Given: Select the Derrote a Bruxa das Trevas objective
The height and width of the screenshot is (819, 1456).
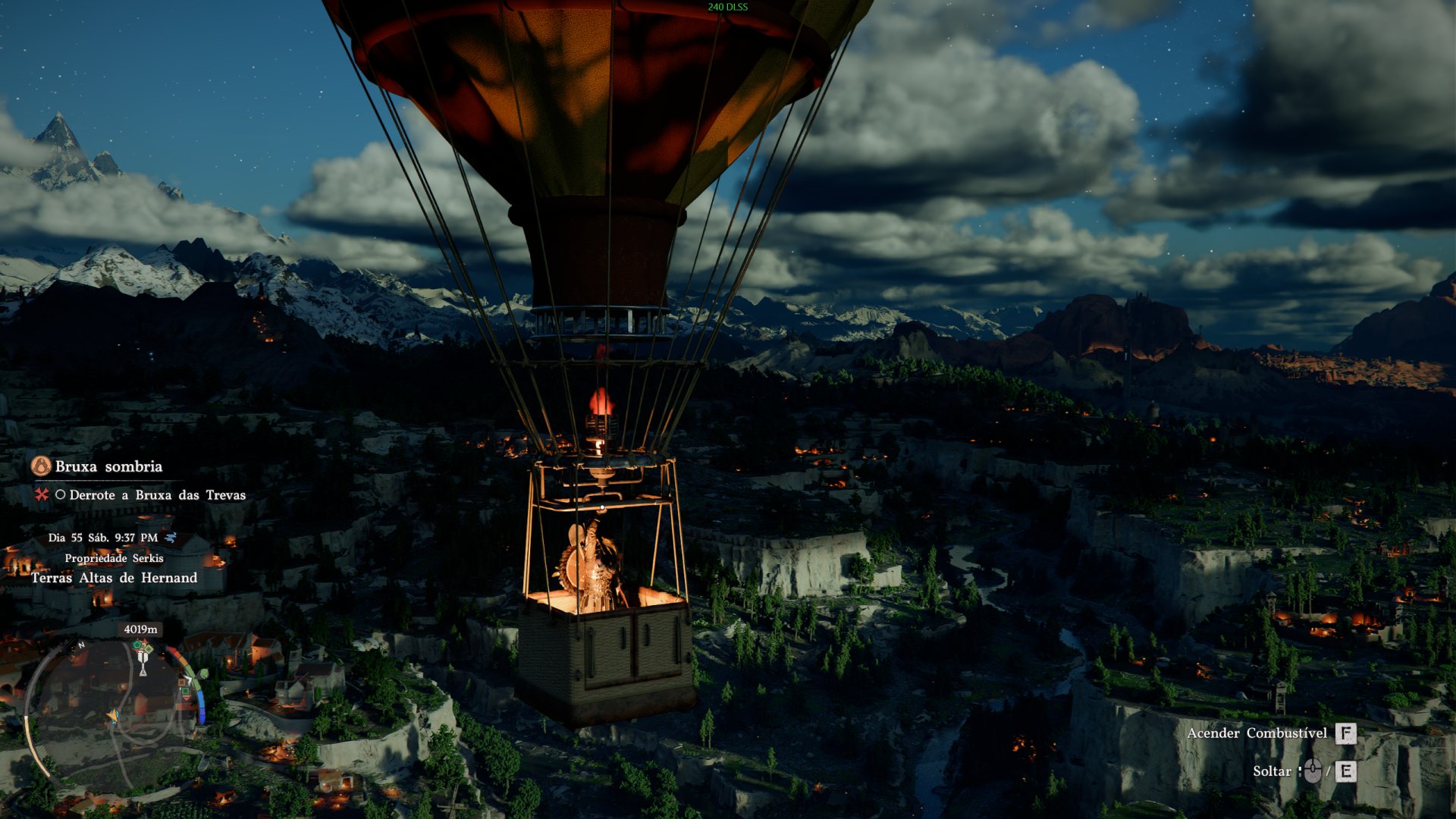Looking at the screenshot, I should (x=157, y=495).
